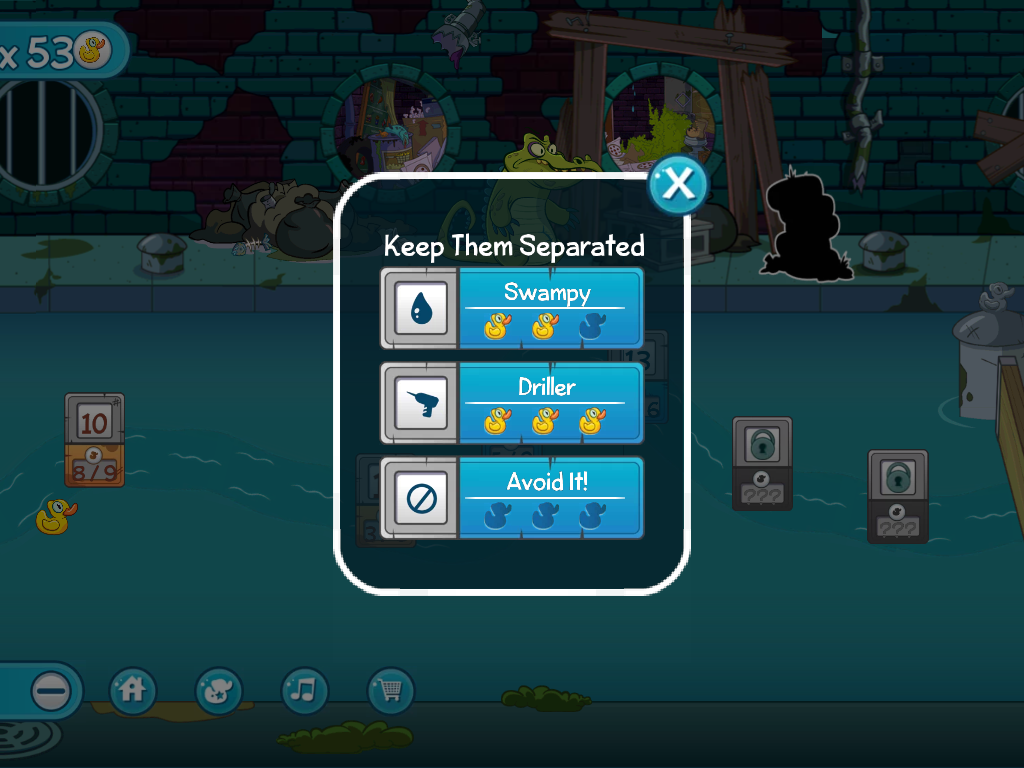Go to the home screen button
Image resolution: width=1024 pixels, height=768 pixels.
[133, 690]
